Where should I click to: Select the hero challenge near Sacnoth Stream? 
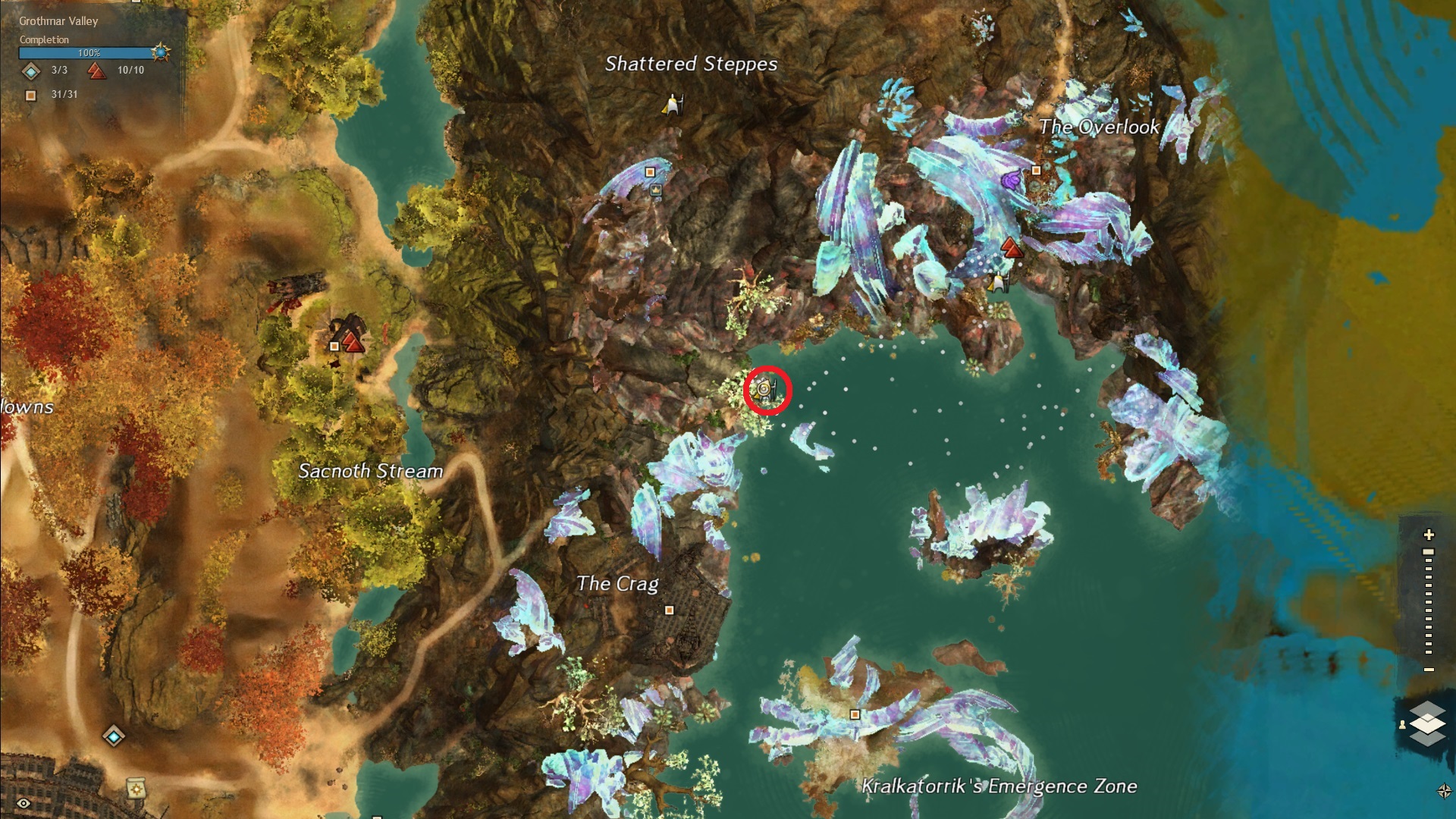(353, 344)
